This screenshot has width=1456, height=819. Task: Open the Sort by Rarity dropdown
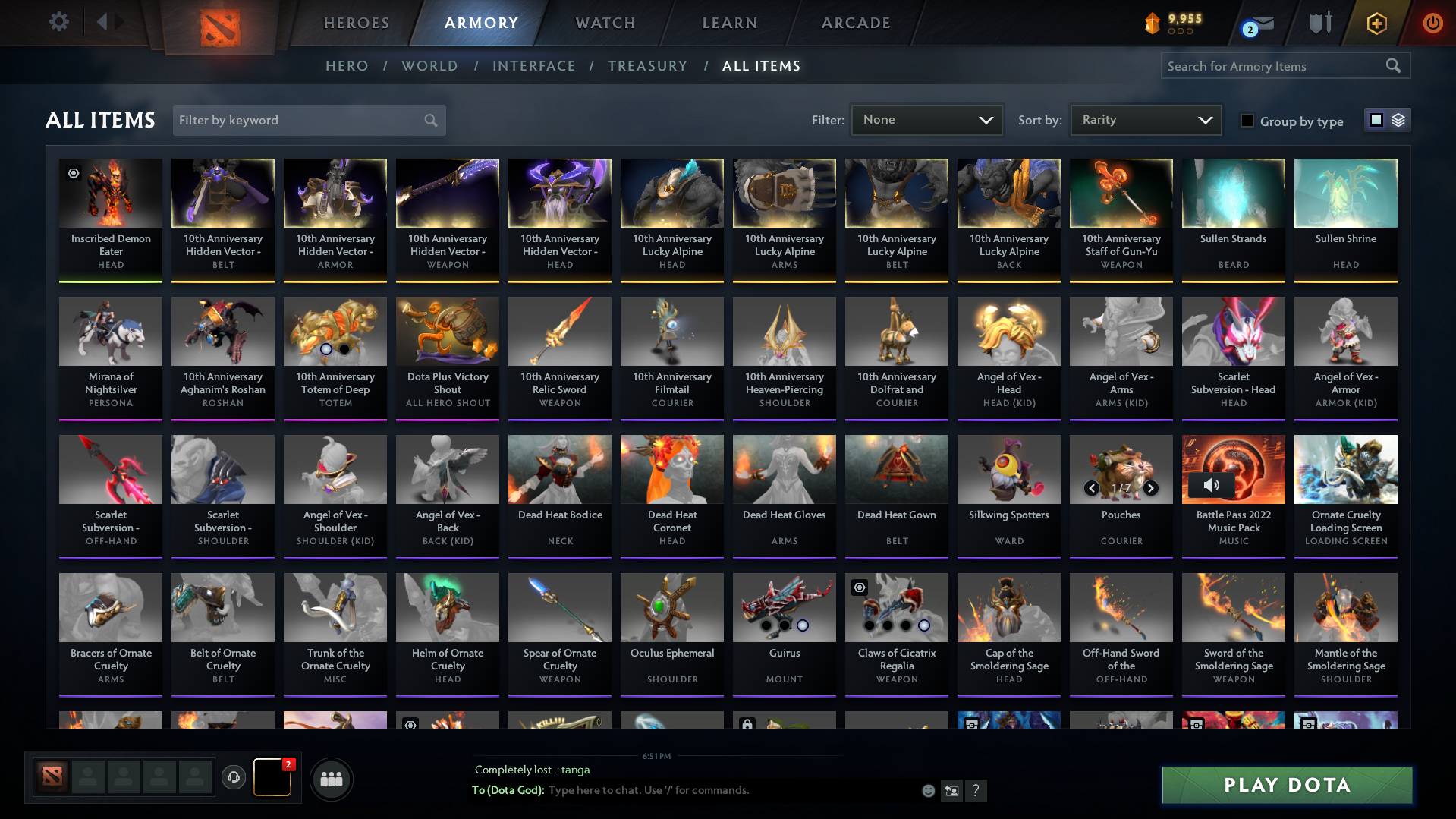click(1145, 119)
